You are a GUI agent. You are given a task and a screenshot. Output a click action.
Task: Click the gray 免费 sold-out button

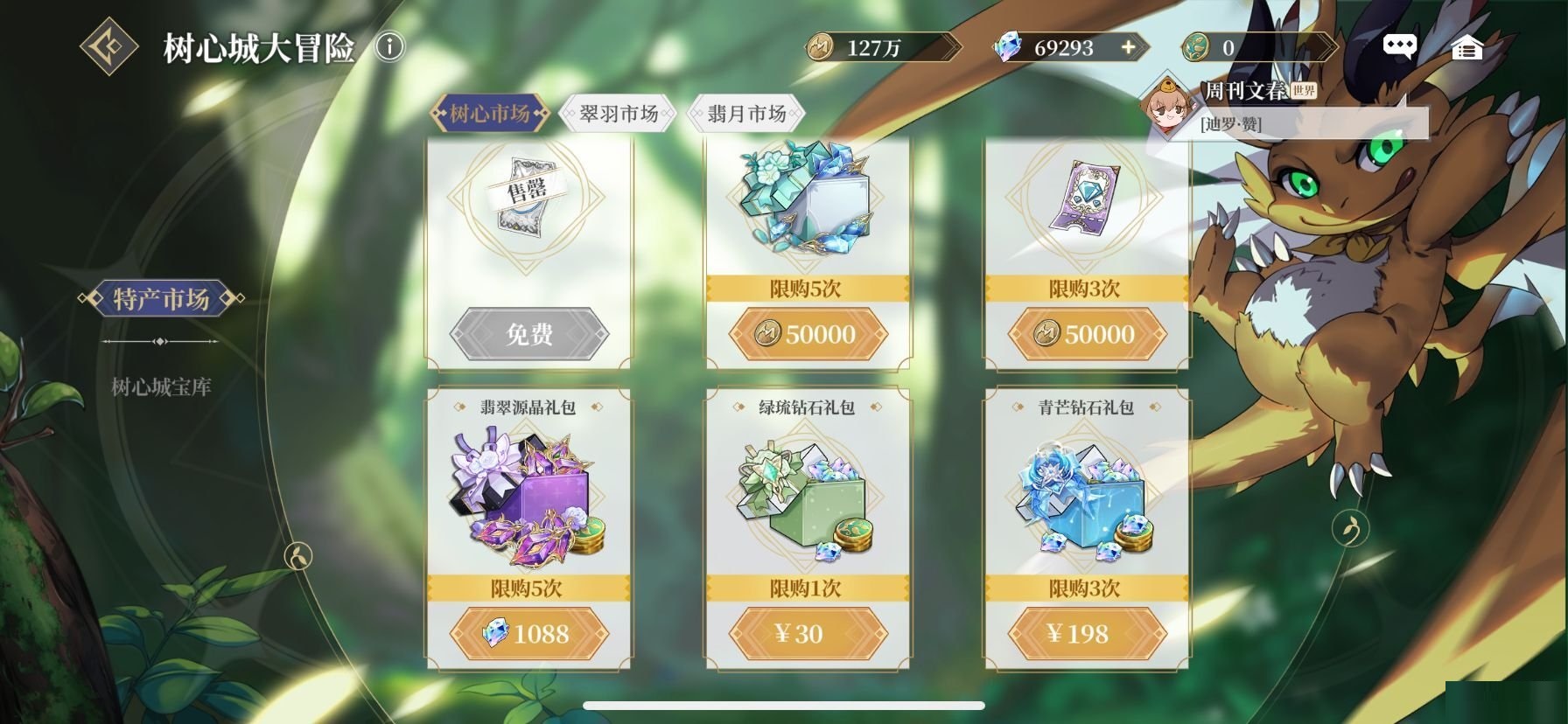point(528,334)
